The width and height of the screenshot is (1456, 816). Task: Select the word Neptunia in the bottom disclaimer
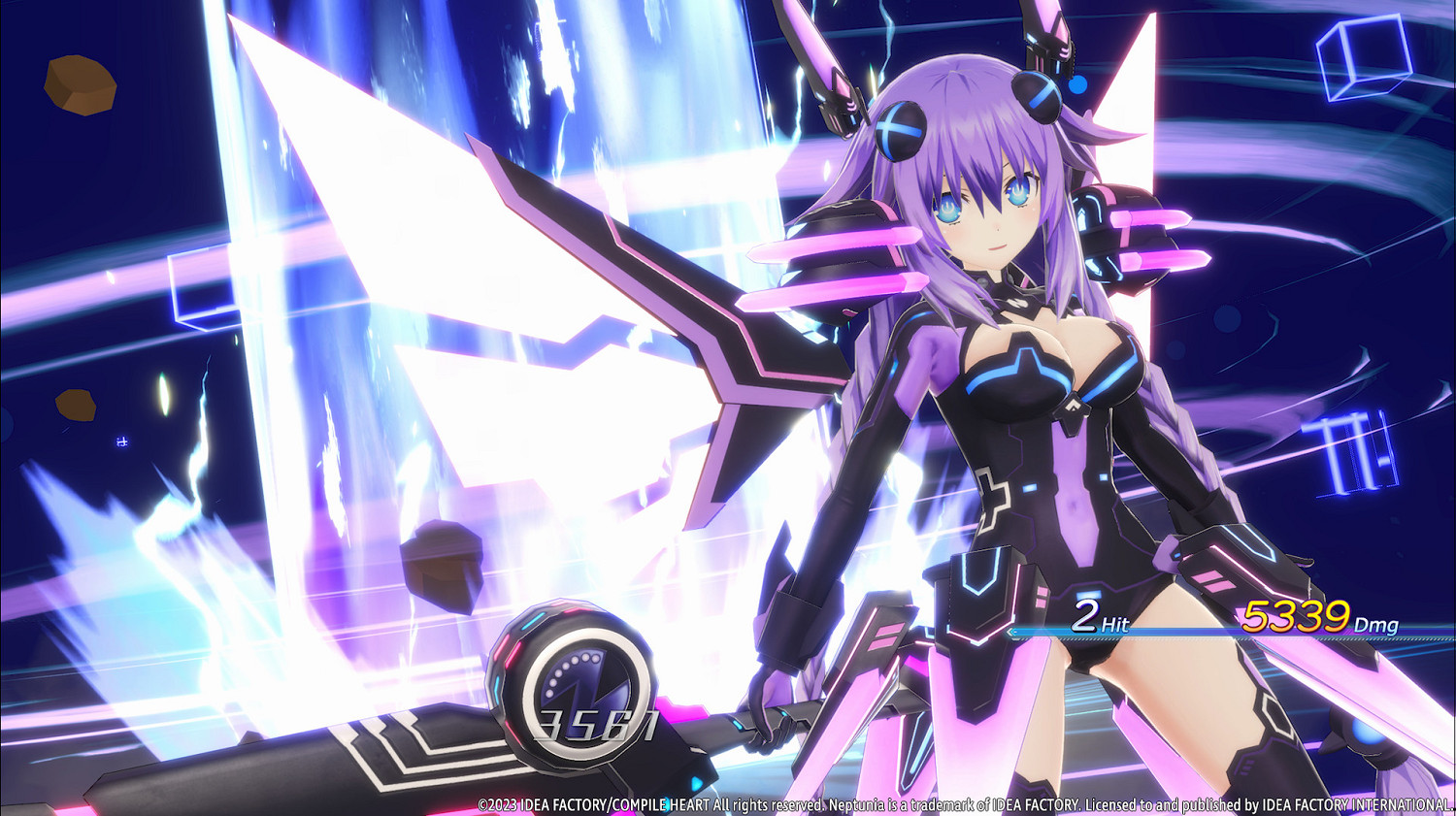(859, 804)
